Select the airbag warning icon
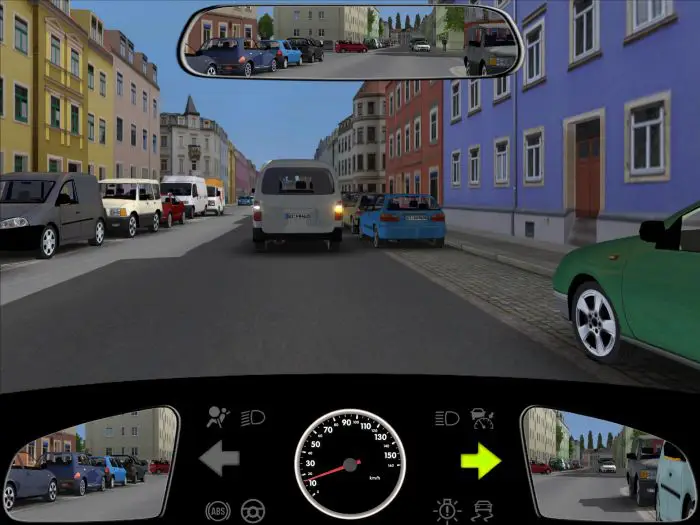Viewport: 700px width, 525px height. coord(216,416)
